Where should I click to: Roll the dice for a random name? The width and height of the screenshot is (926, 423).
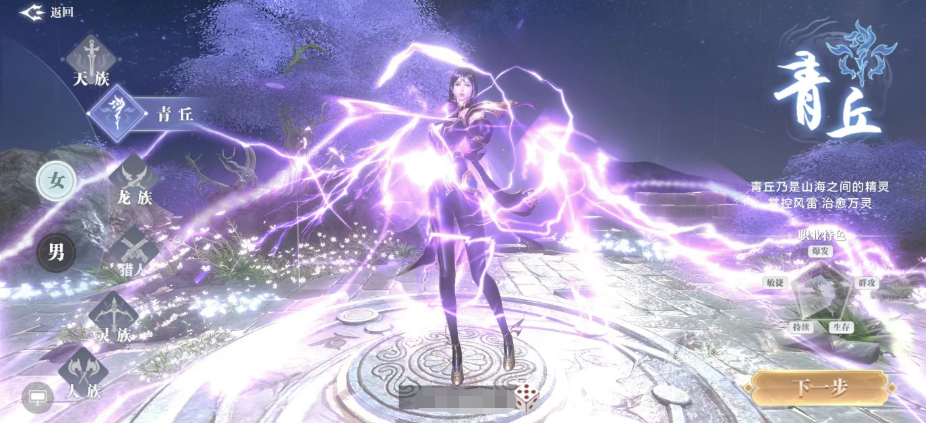tap(525, 398)
